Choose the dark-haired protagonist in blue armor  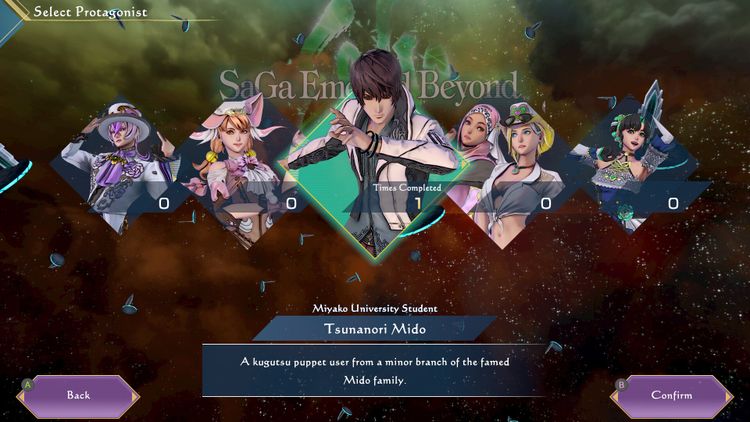[x=633, y=160]
